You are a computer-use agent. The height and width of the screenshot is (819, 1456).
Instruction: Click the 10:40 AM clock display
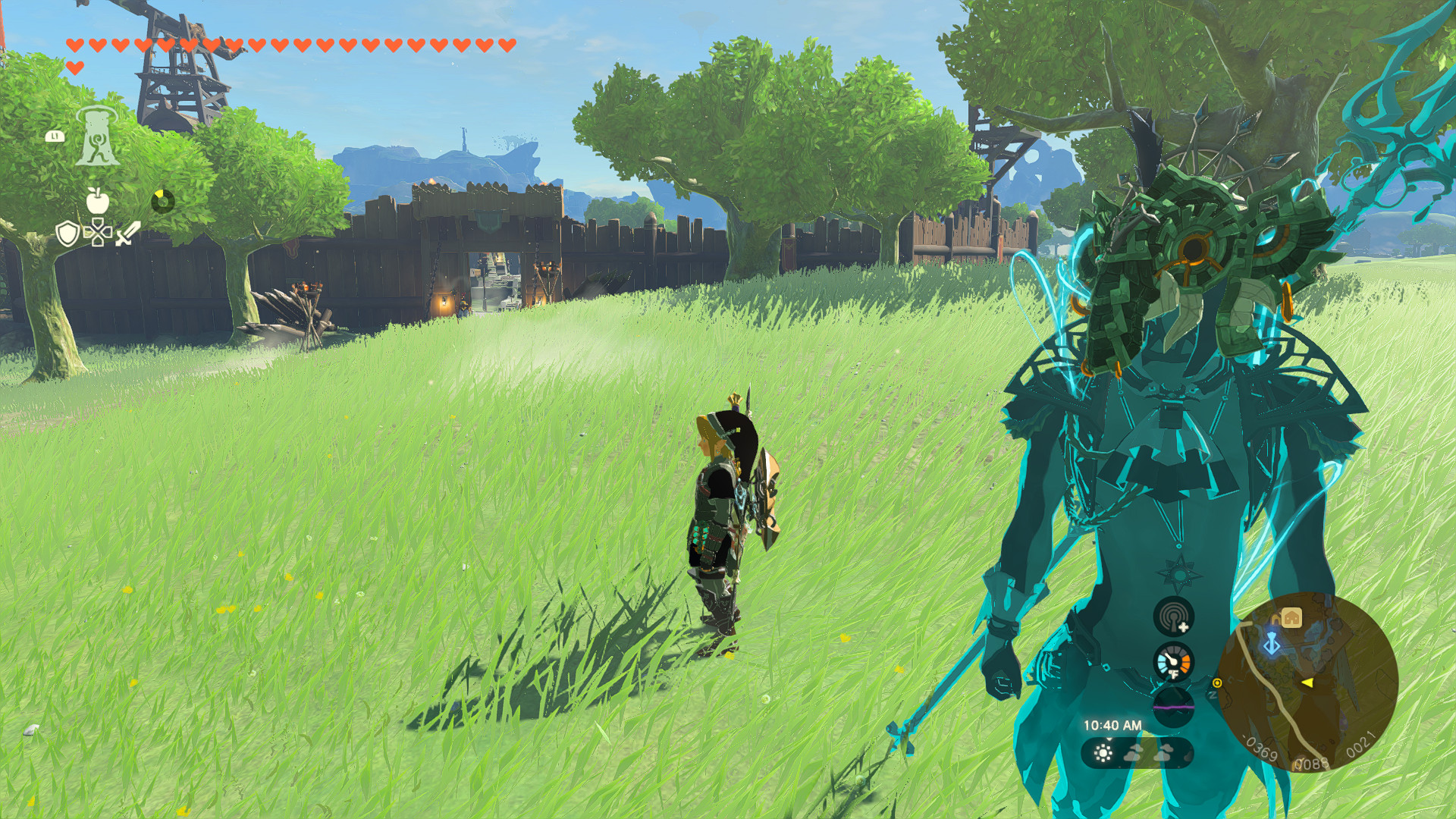click(1112, 724)
